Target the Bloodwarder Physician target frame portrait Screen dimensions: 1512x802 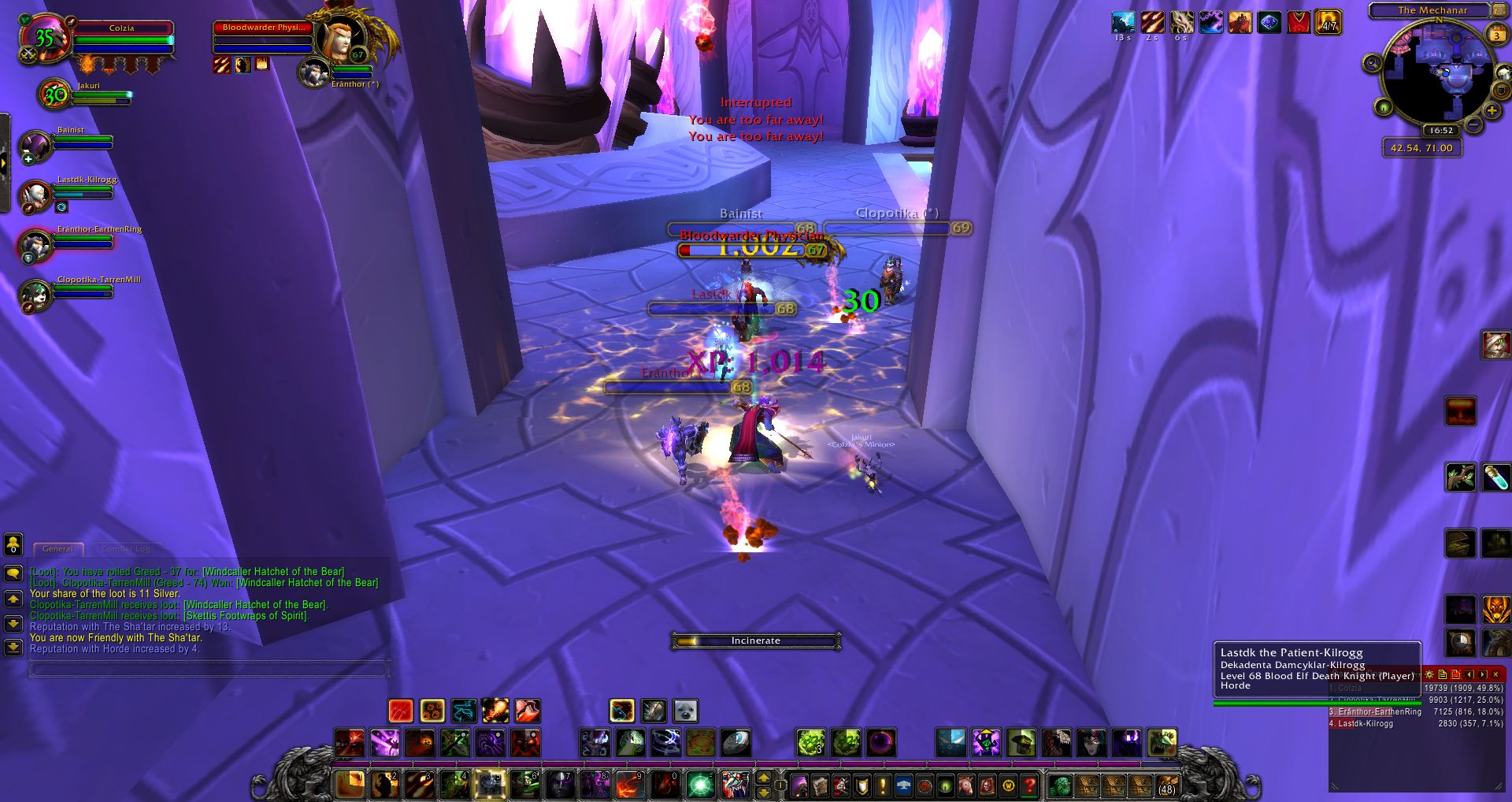pos(345,39)
